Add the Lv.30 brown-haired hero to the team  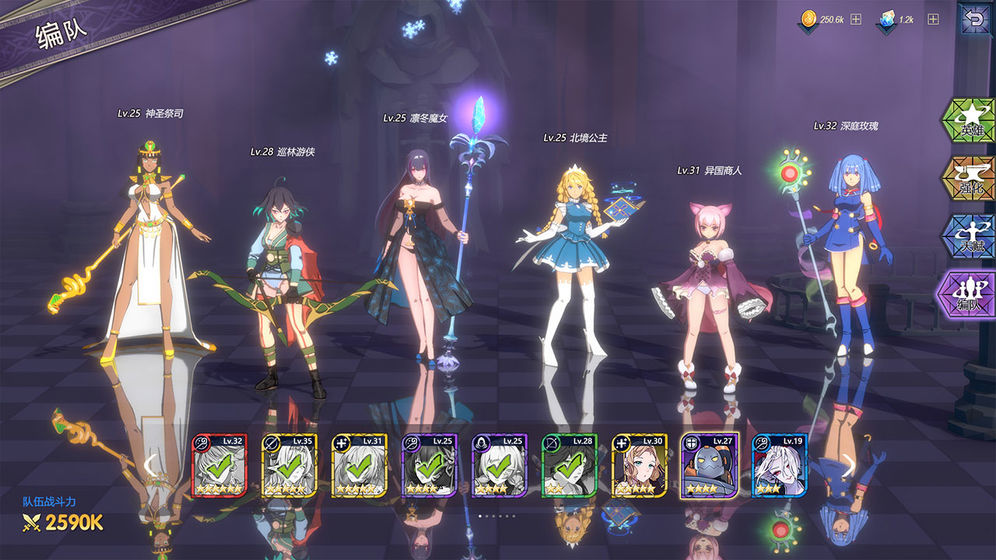(639, 465)
